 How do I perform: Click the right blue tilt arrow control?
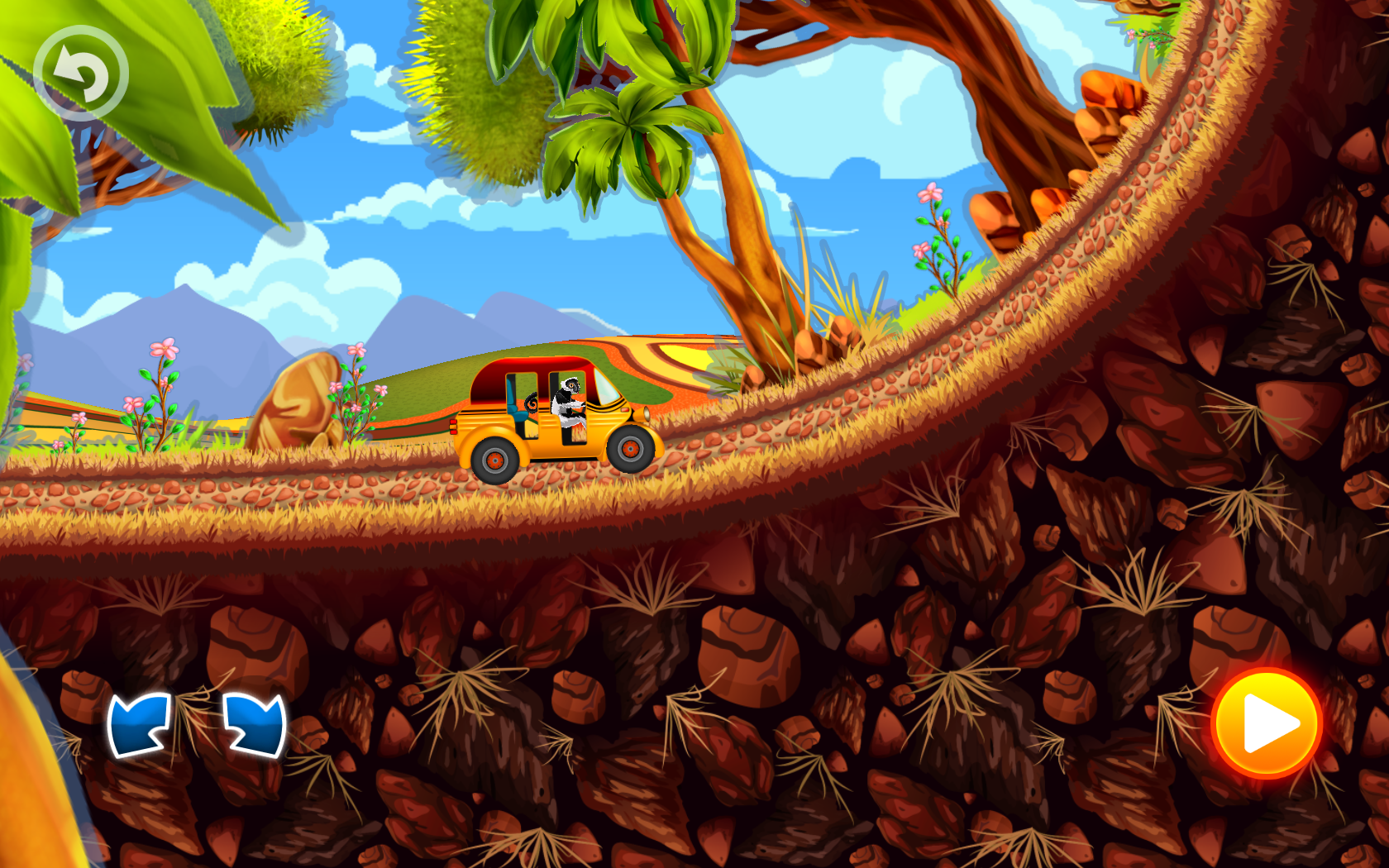(252, 726)
